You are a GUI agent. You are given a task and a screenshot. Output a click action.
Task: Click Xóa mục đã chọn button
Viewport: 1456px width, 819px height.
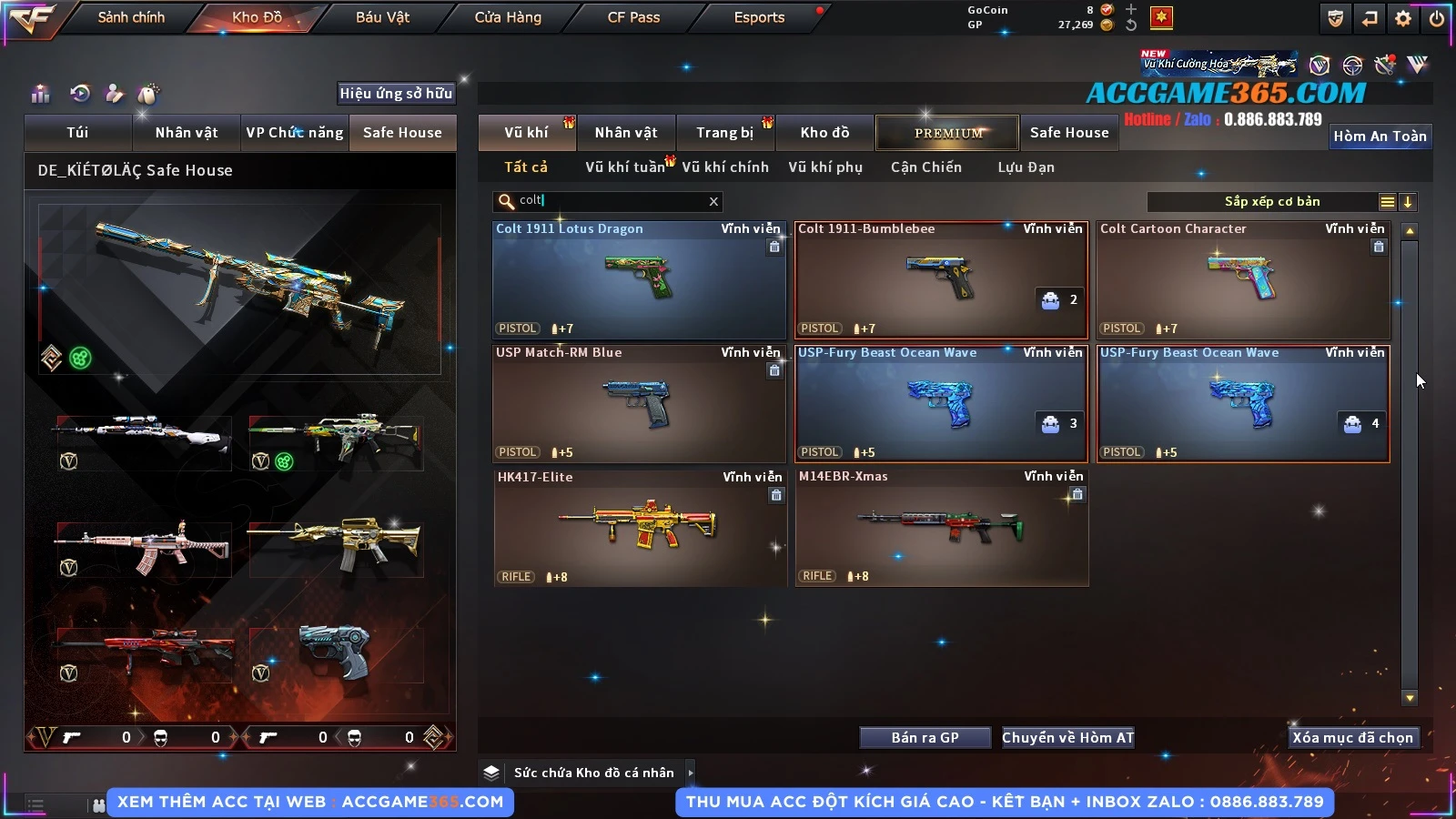1352,738
